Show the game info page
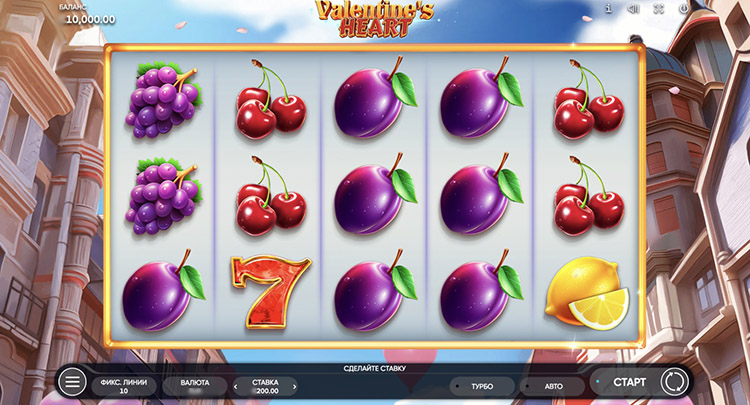Screen dimensions: 750x405 click(x=608, y=8)
